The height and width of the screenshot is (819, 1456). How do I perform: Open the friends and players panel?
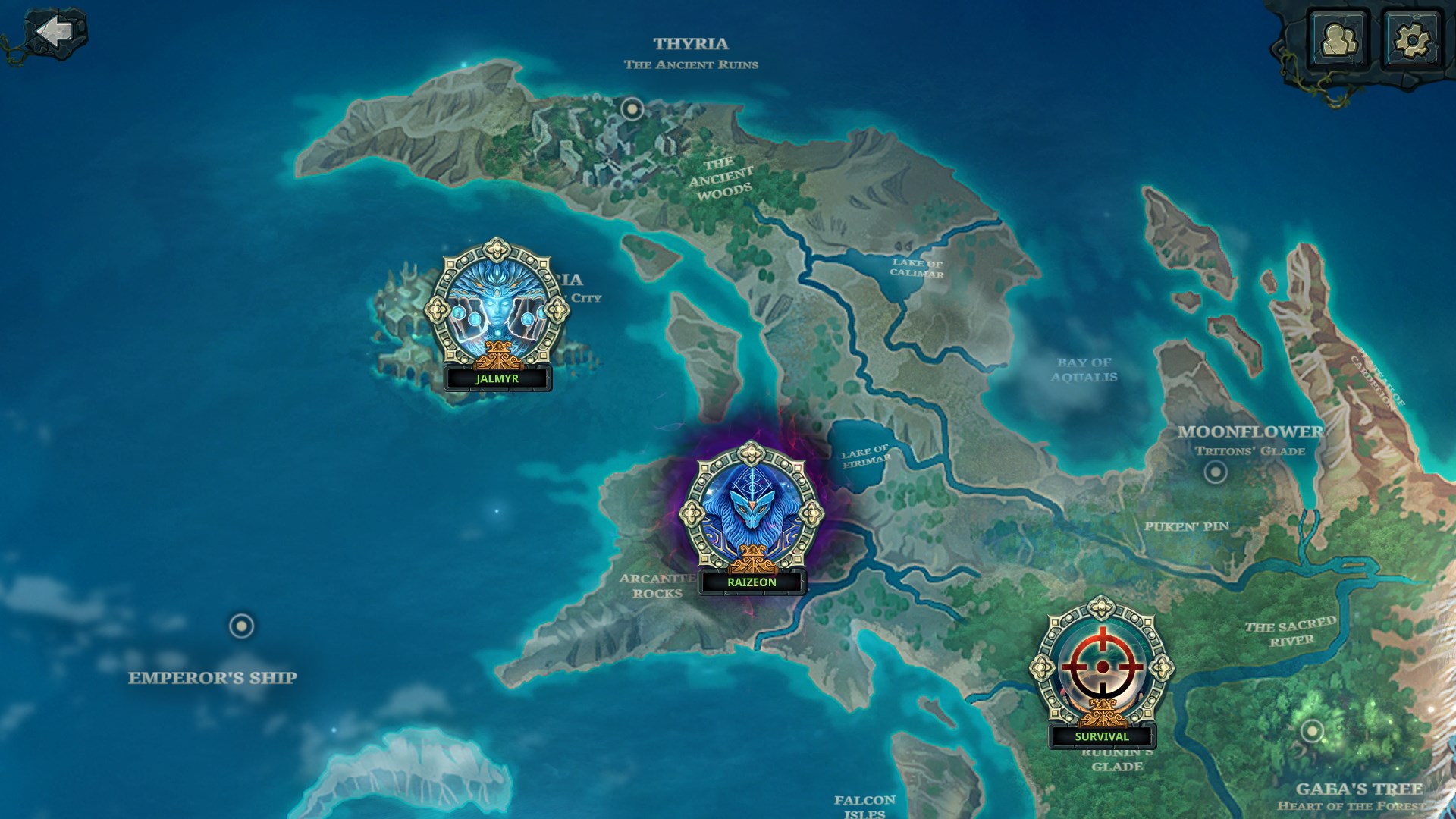pos(1338,40)
